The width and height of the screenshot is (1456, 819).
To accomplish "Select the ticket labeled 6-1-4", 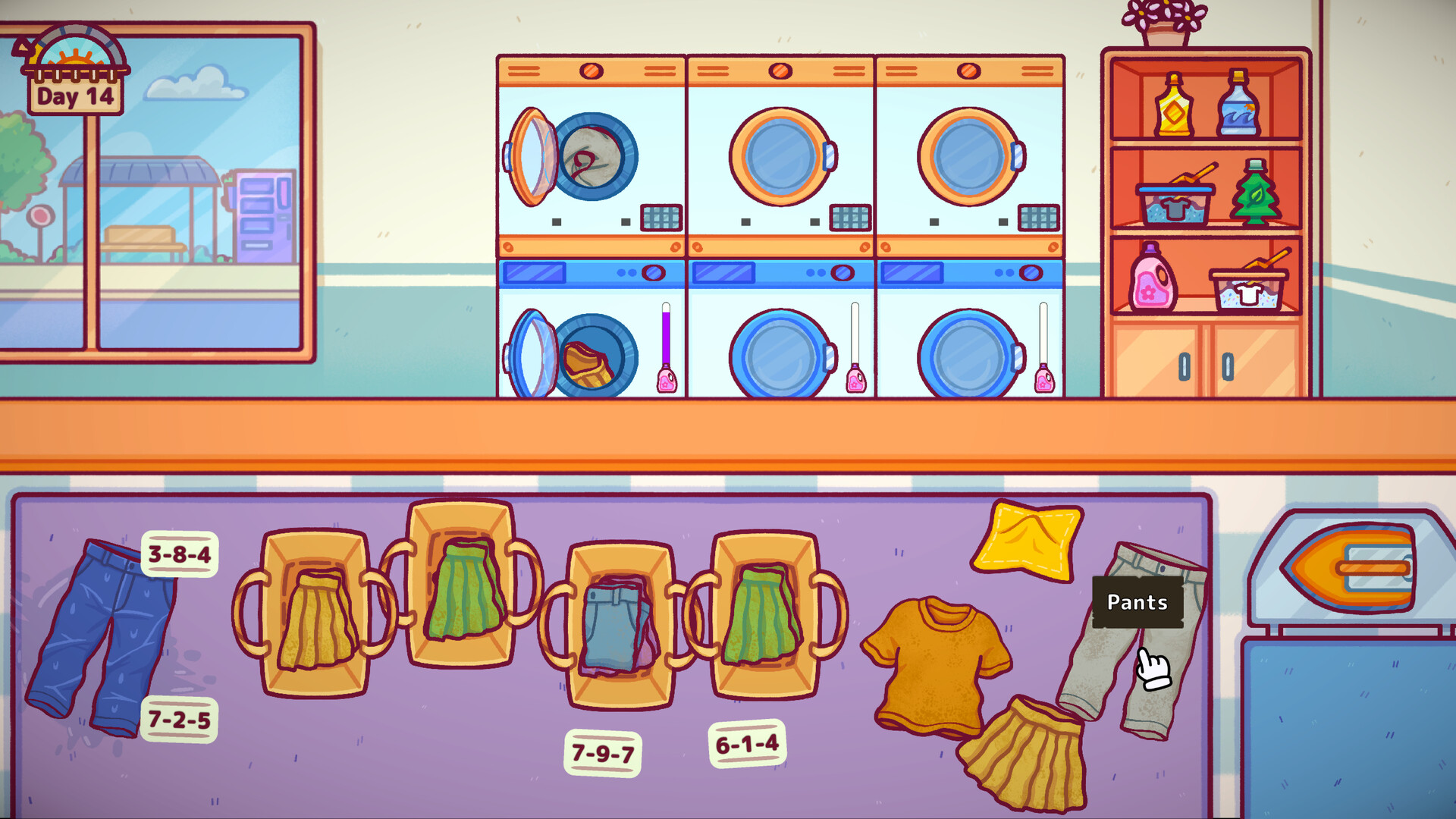I will point(747,743).
